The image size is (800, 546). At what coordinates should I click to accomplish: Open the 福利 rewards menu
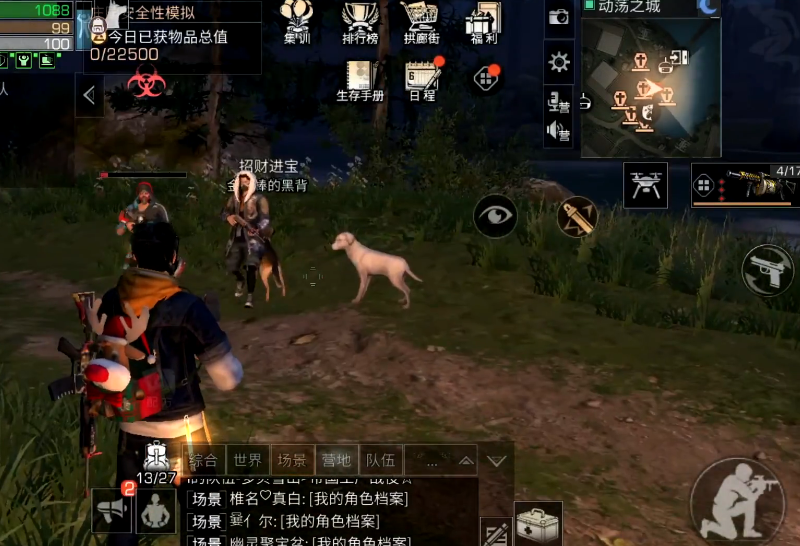483,22
